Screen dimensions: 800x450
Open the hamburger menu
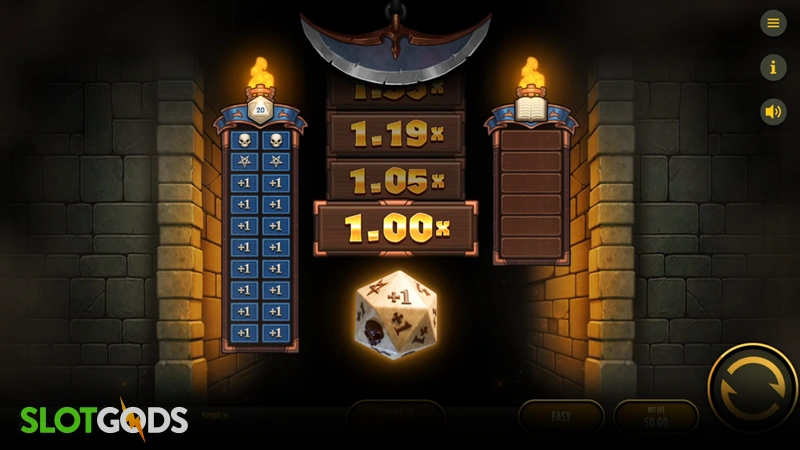tap(773, 23)
